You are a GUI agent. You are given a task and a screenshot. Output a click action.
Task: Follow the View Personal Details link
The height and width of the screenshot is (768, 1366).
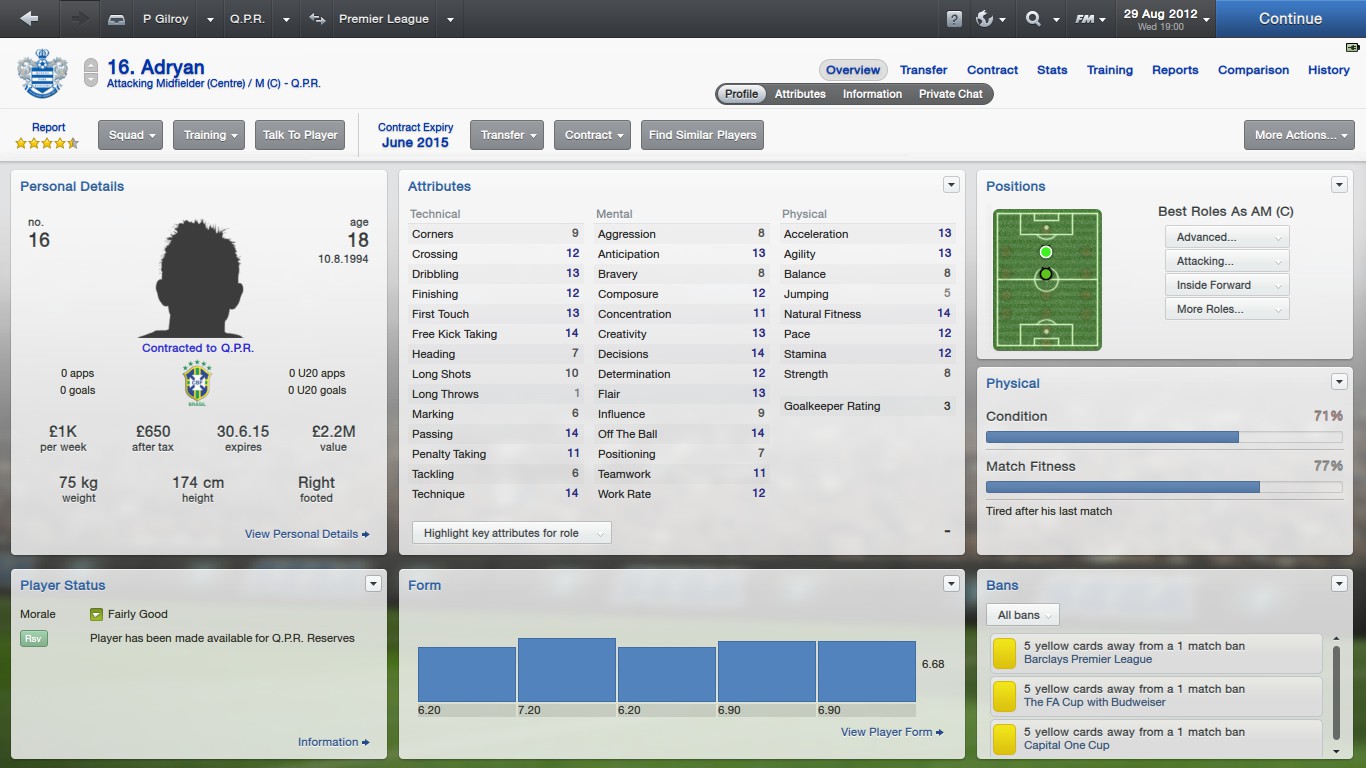coord(307,534)
